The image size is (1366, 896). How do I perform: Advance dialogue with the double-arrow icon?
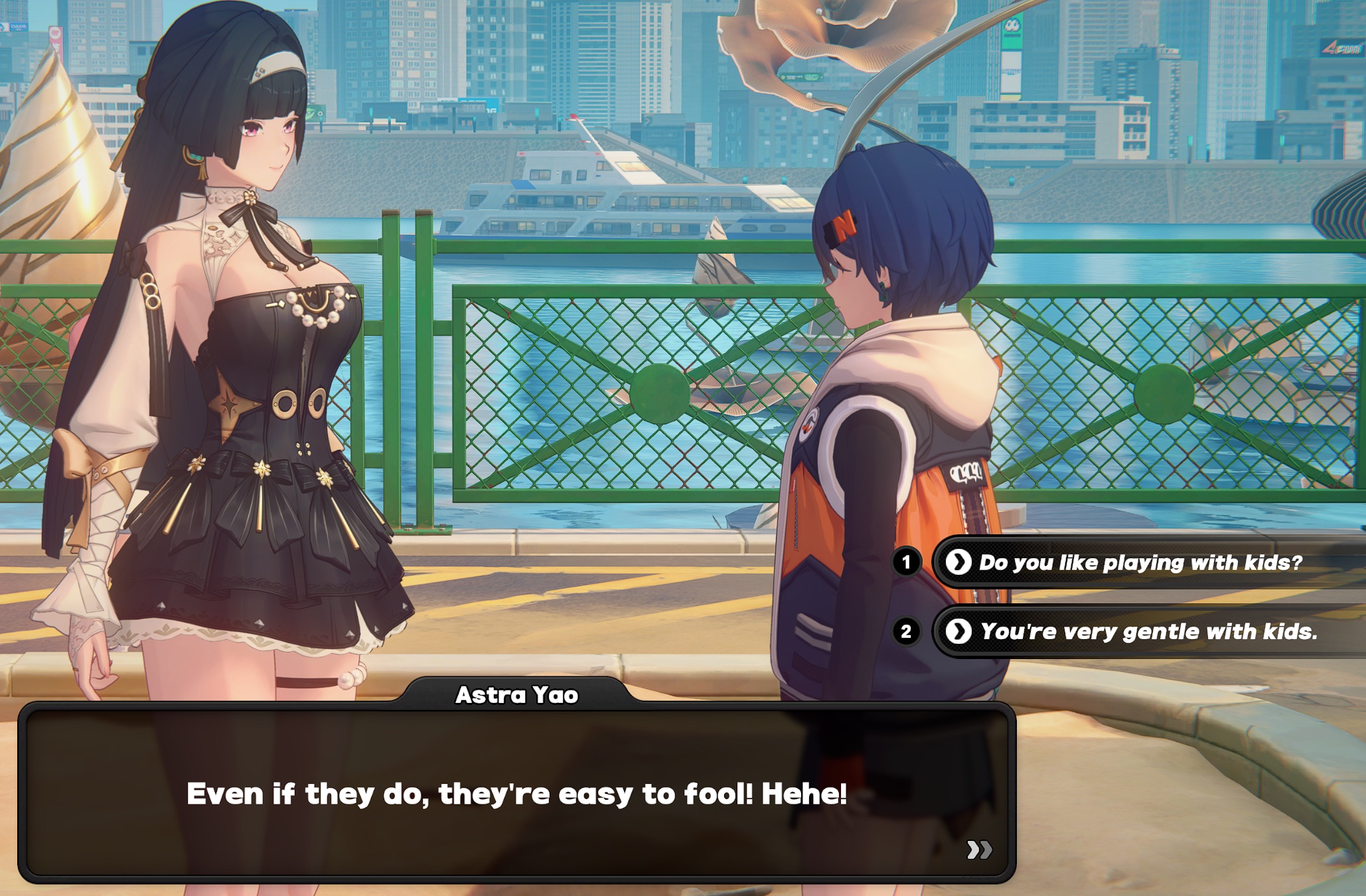[978, 850]
